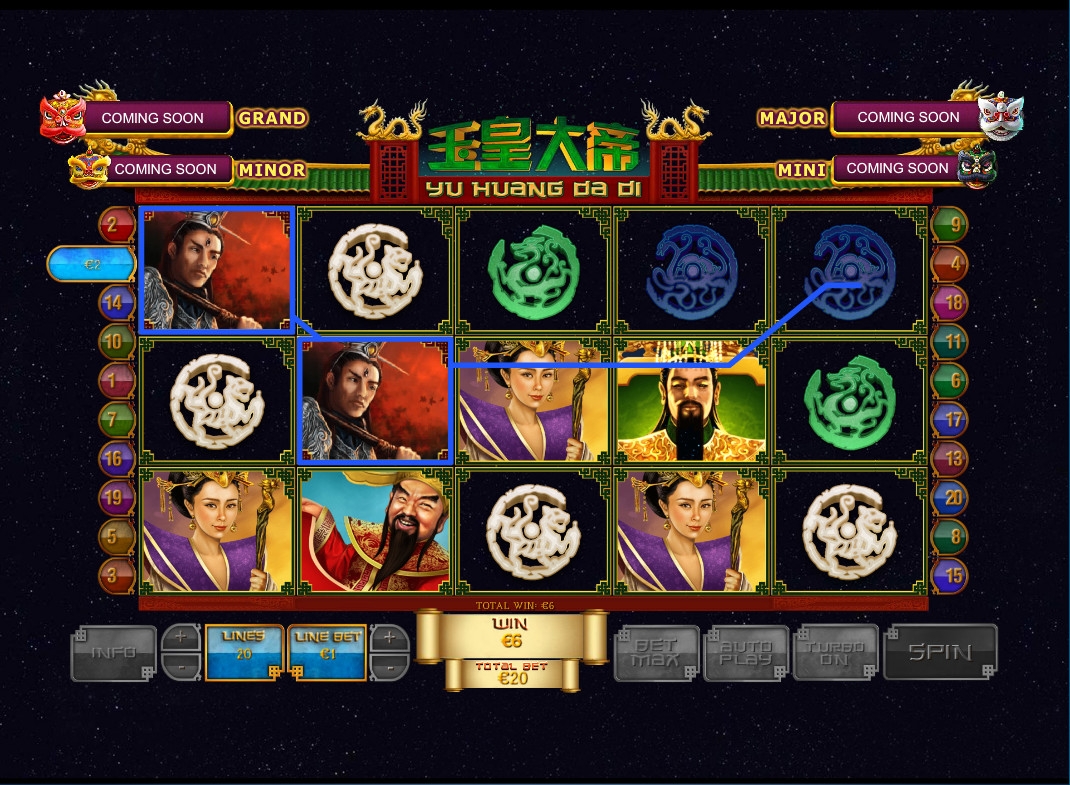1070x785 pixels.
Task: Select payline number 6 marker
Action: point(949,380)
